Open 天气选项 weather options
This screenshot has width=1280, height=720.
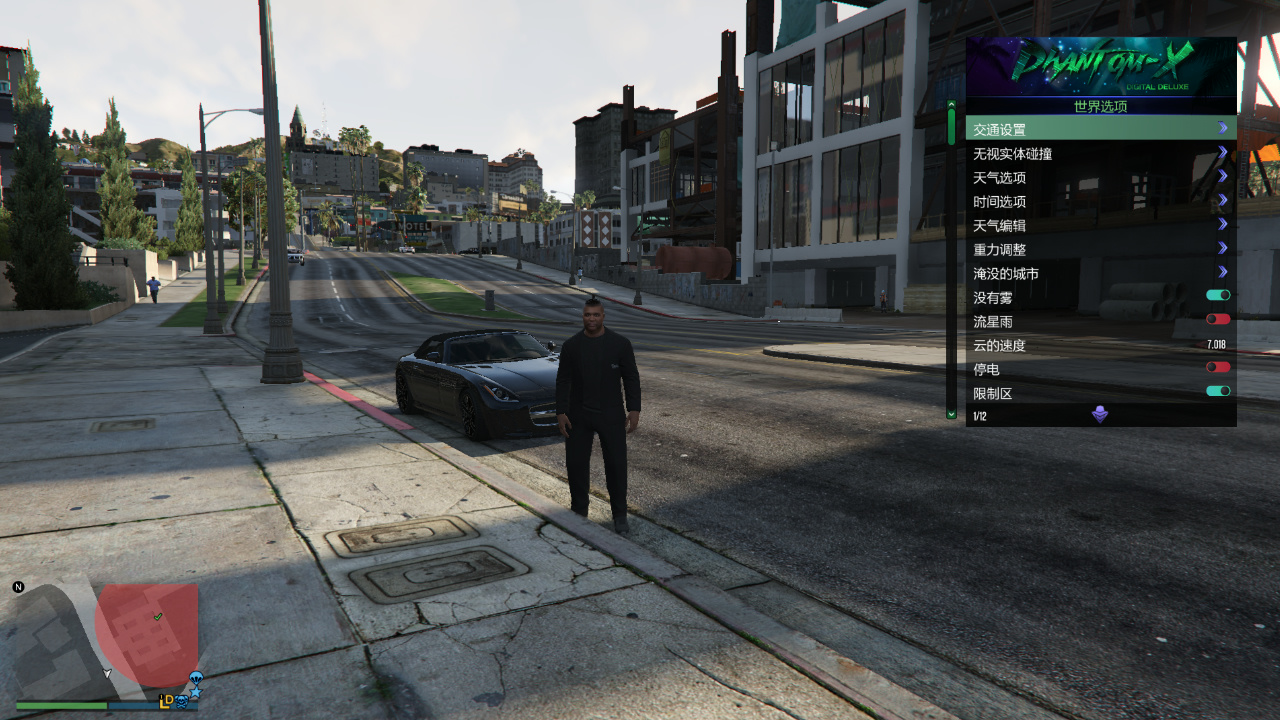coord(1100,177)
